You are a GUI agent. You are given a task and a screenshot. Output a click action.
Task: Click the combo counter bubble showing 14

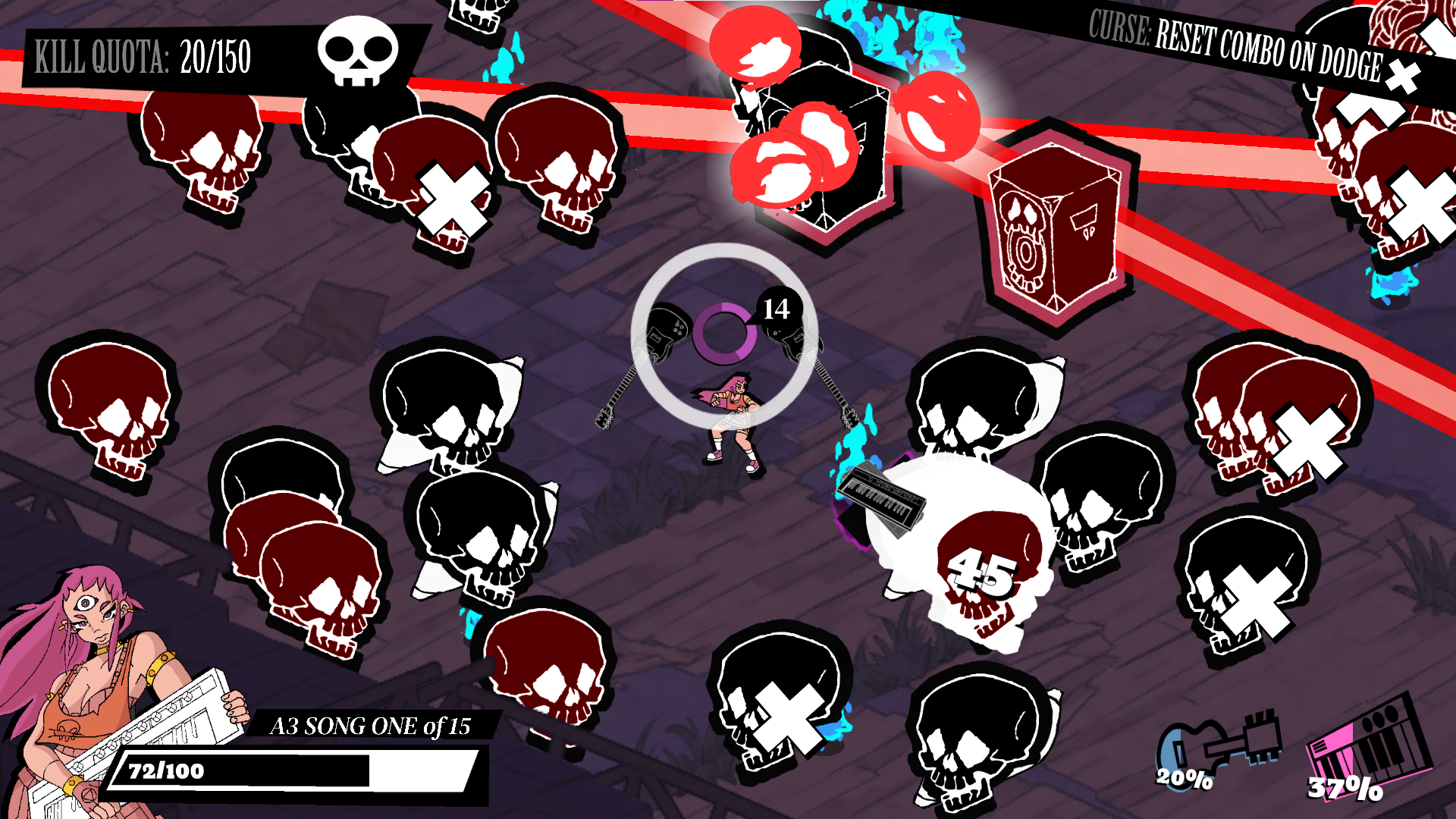click(776, 309)
